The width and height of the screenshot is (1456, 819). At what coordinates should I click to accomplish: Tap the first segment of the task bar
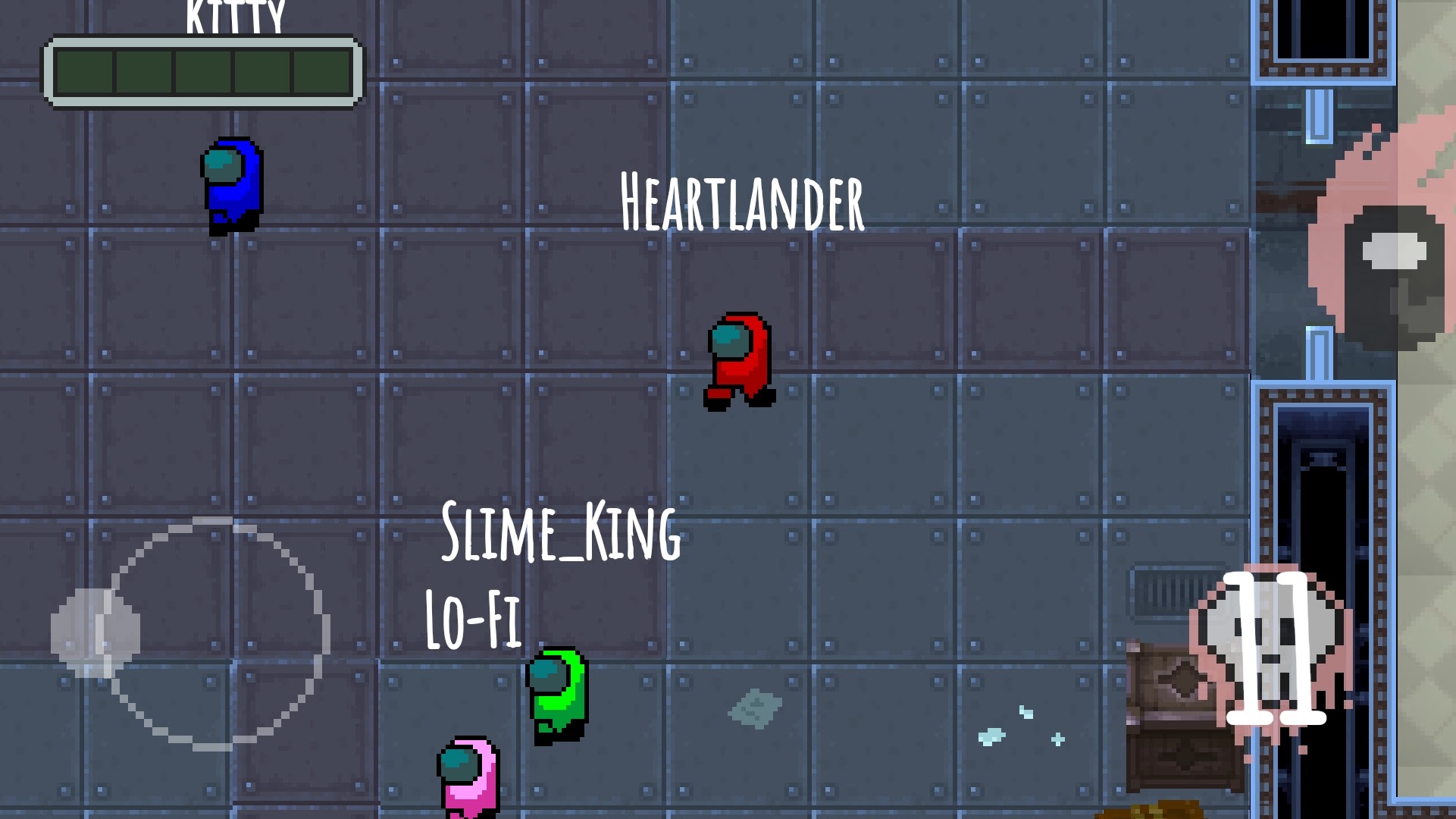pyautogui.click(x=83, y=72)
